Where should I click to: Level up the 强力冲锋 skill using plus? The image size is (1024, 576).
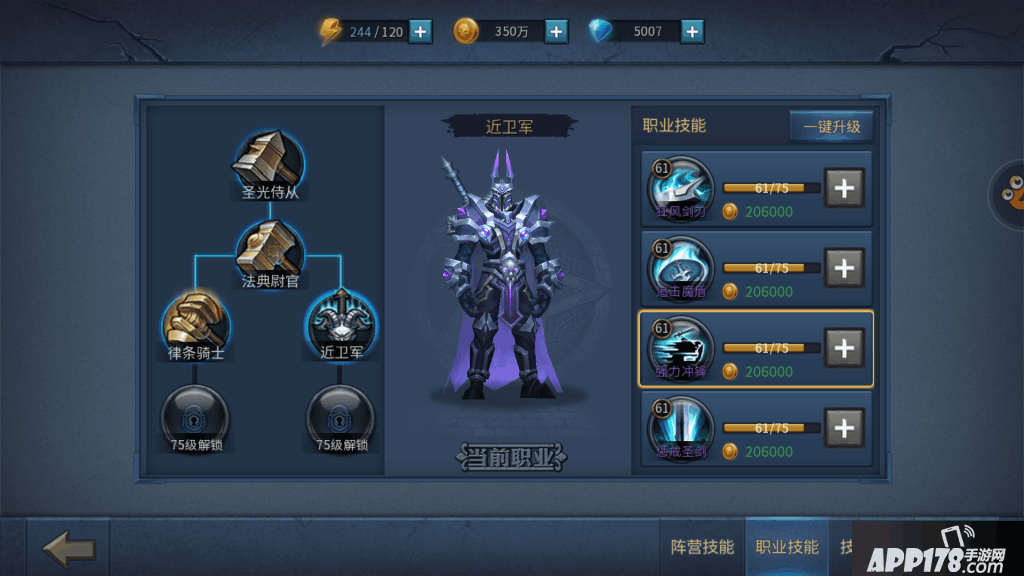(x=844, y=348)
